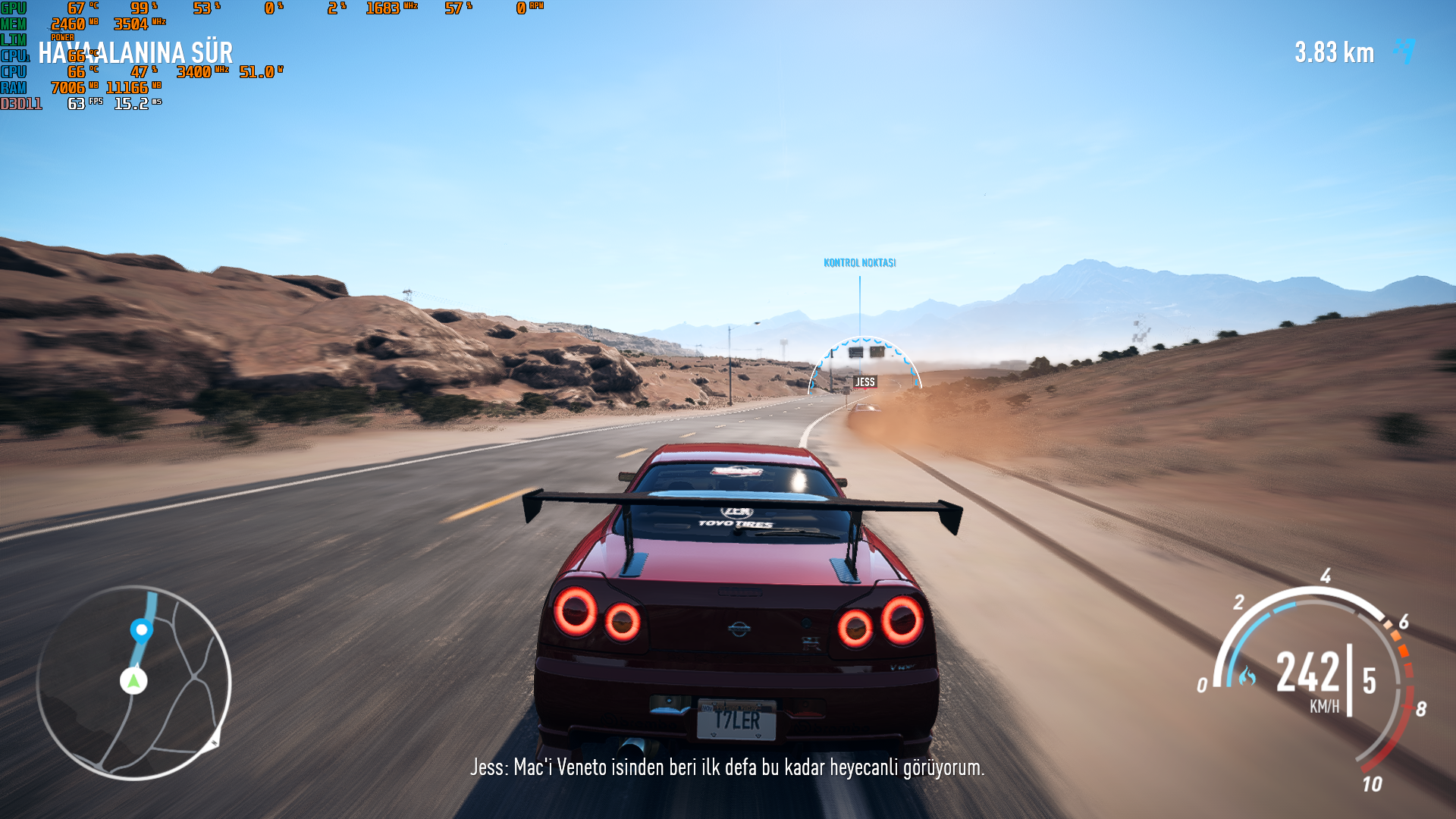
Task: Click the nitrous flame icon on speedometer
Action: 1247,676
